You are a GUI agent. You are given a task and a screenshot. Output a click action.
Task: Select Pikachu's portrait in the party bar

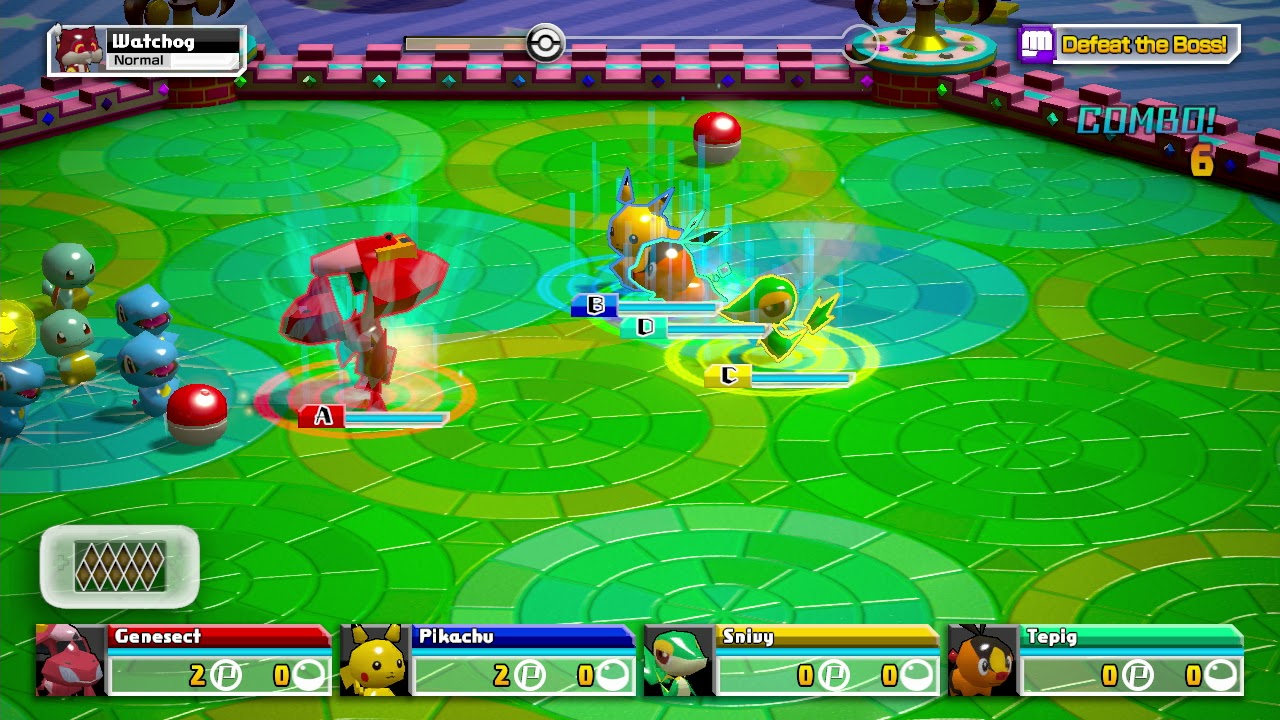(372, 663)
